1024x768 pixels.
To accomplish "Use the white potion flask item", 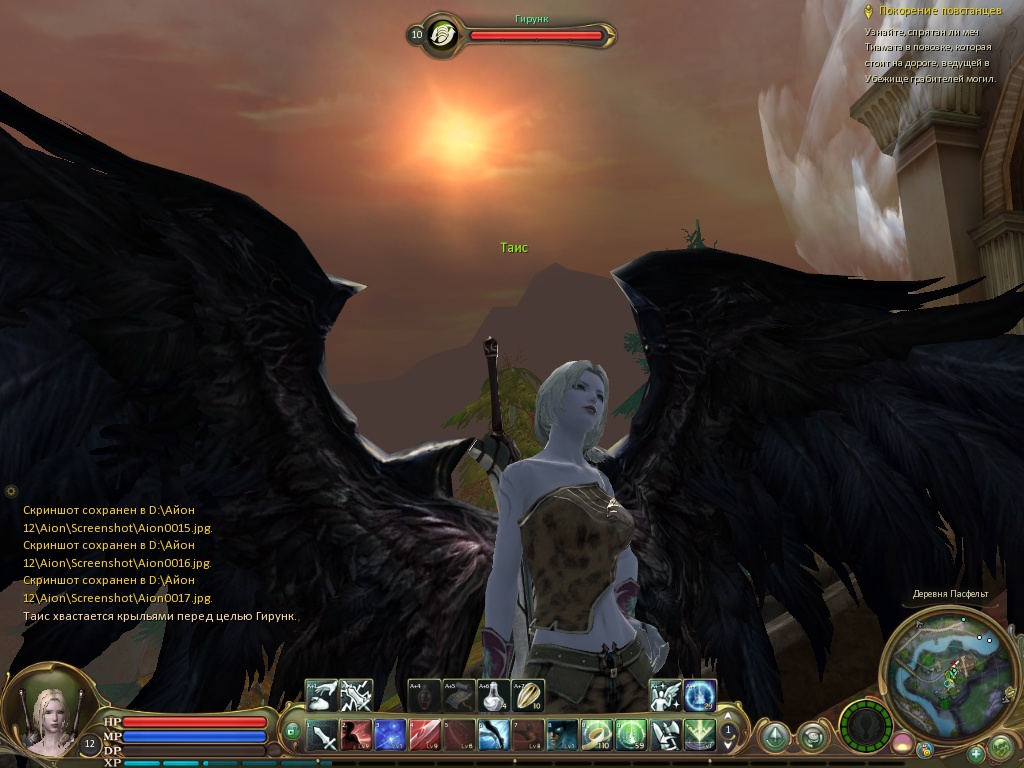I will (493, 695).
